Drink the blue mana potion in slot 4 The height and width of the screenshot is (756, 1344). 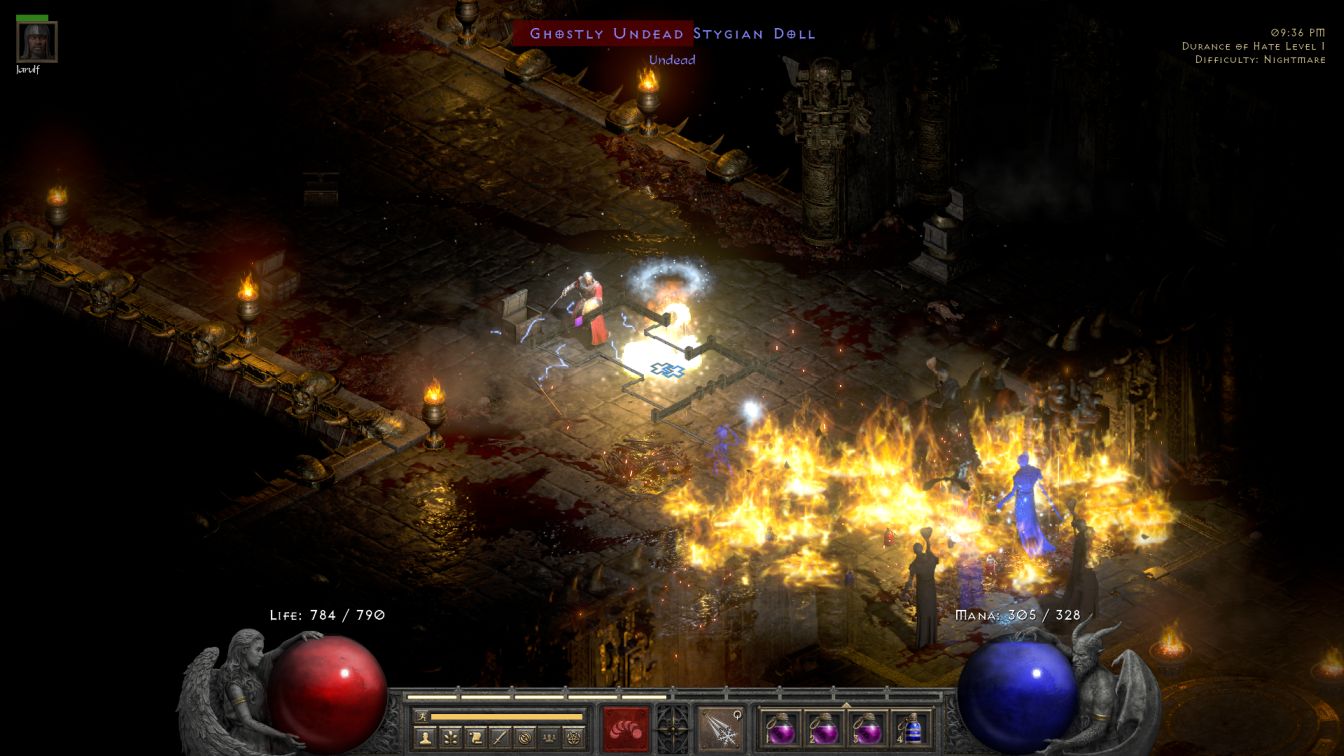tap(911, 728)
